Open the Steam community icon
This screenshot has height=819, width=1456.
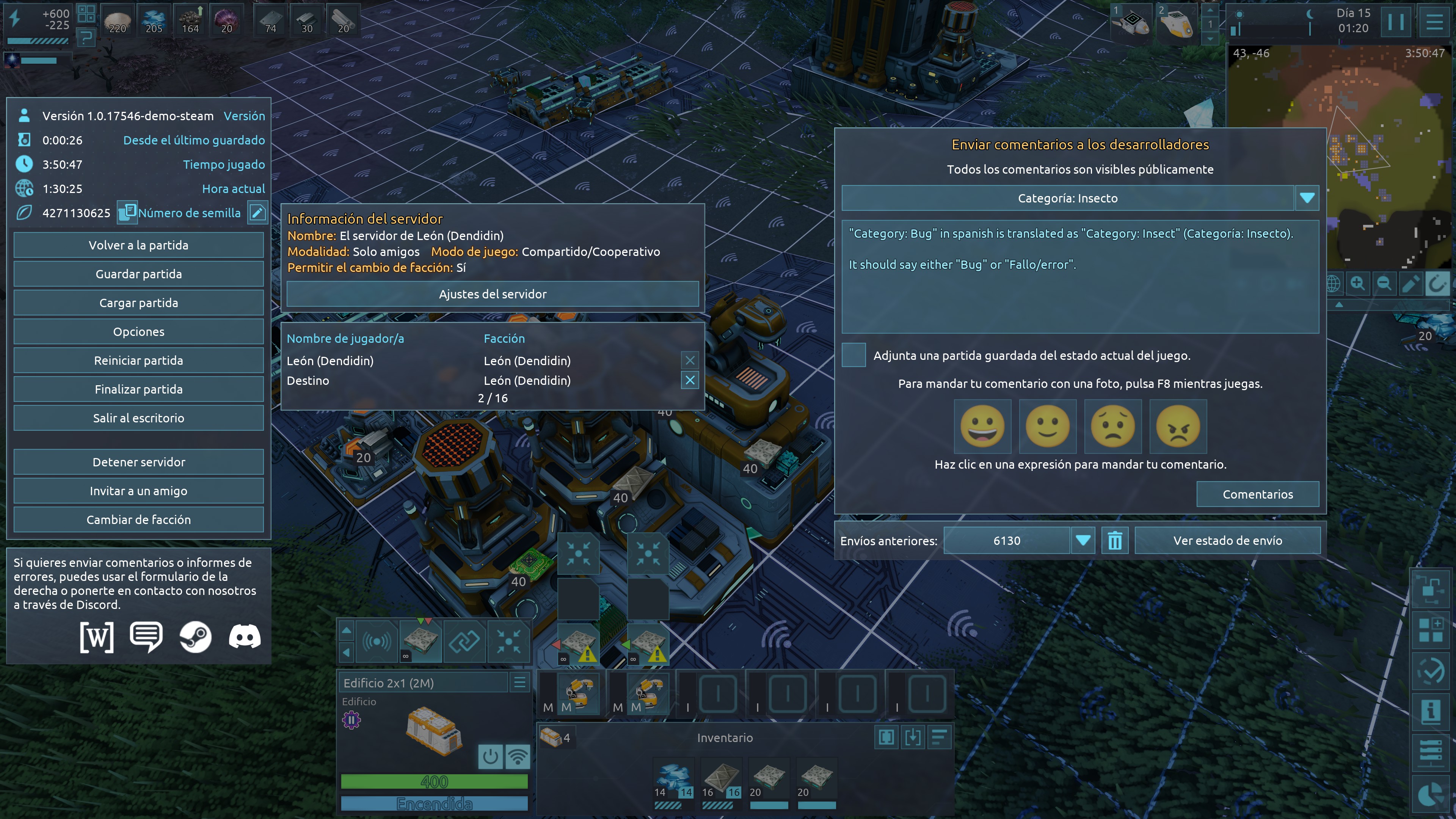pyautogui.click(x=195, y=637)
